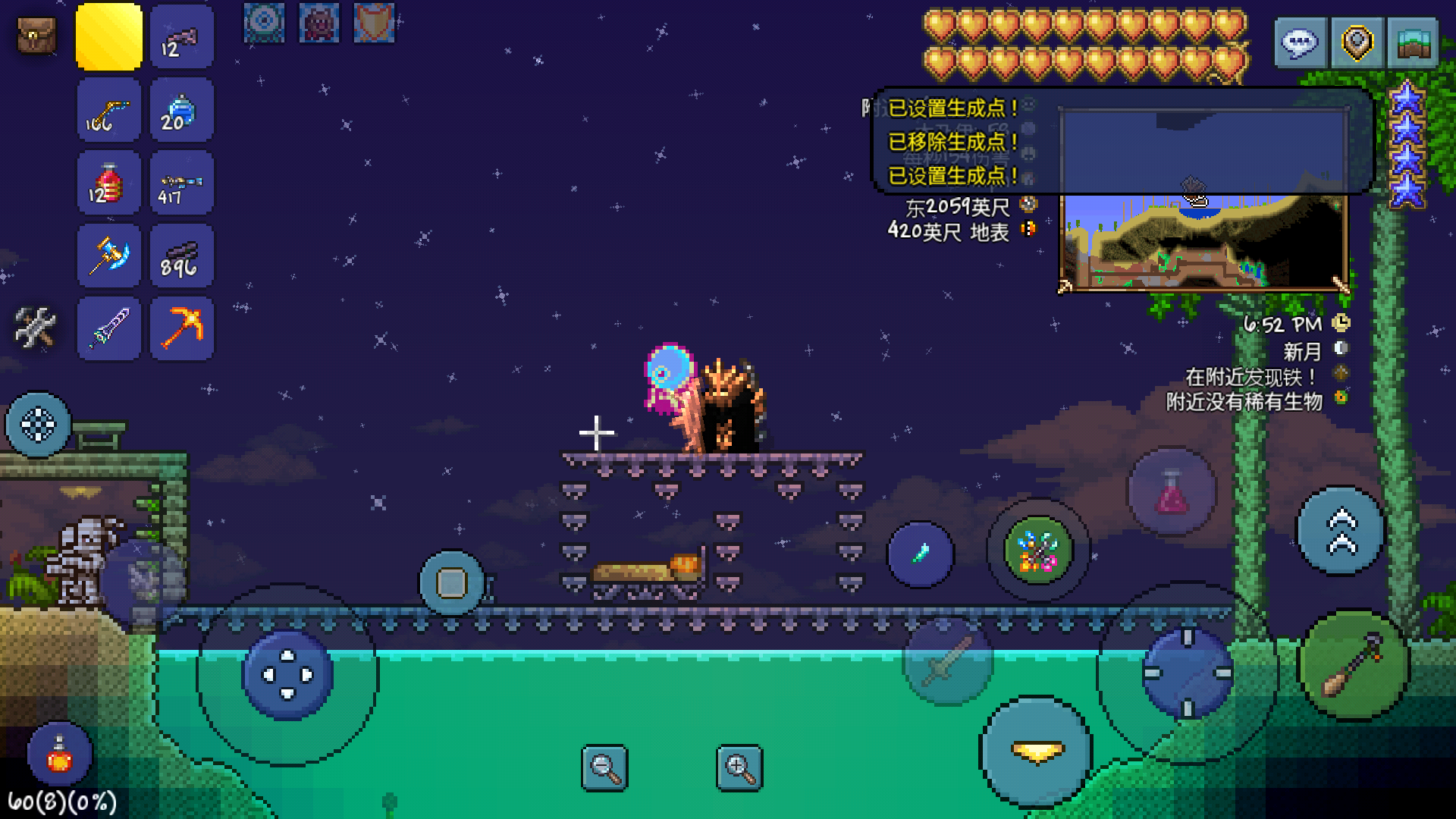Select the highlighted yellow hotbar slot
1456x819 pixels.
click(109, 36)
